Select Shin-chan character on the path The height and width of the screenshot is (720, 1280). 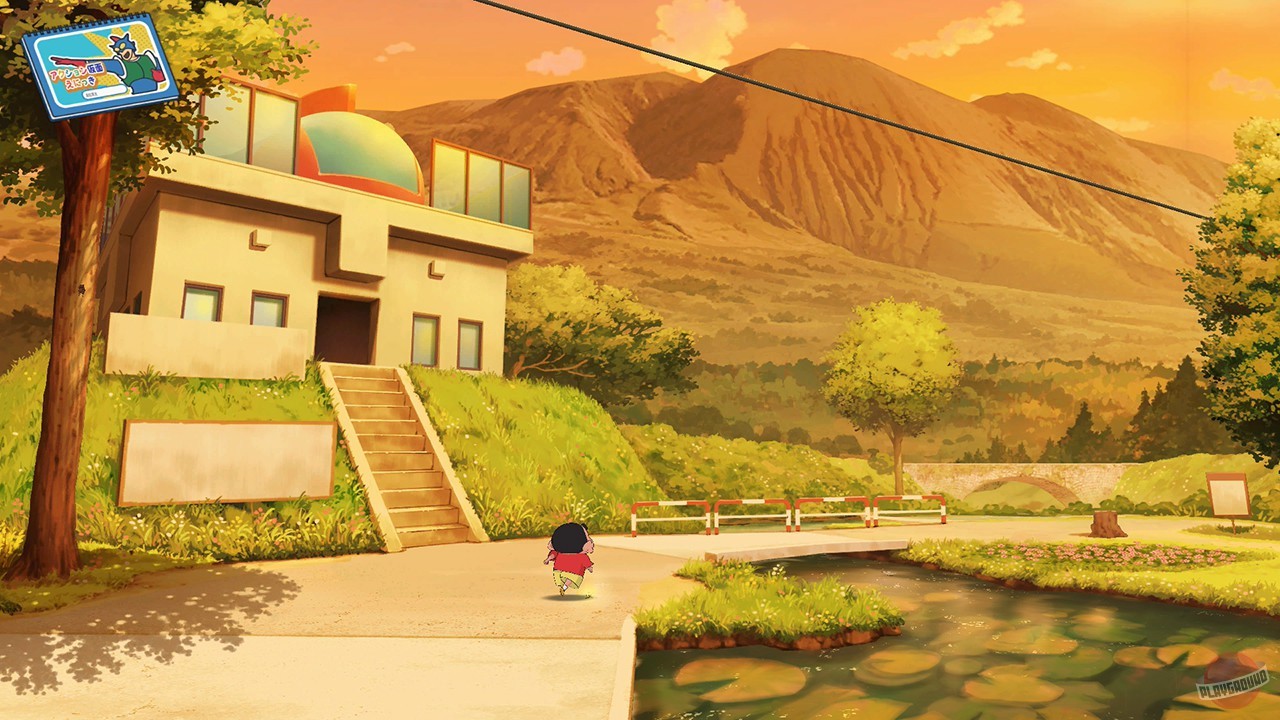click(x=570, y=560)
